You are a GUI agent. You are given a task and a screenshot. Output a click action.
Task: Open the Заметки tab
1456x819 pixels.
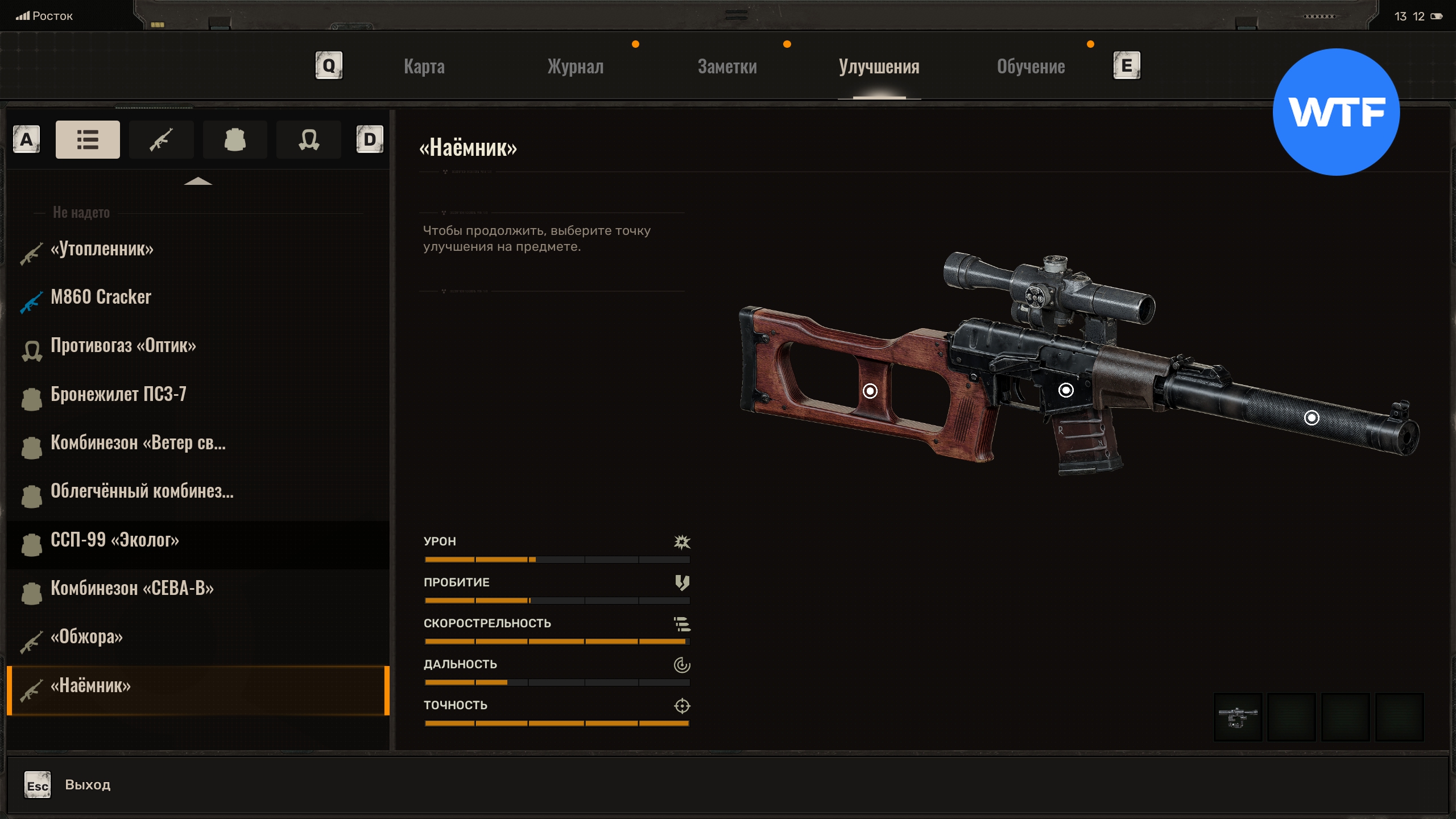(727, 67)
